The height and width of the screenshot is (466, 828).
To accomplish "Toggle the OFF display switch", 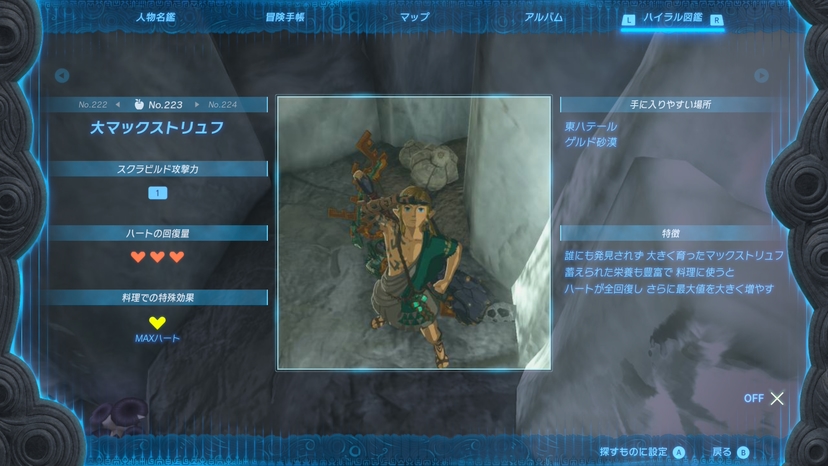I will 766,398.
